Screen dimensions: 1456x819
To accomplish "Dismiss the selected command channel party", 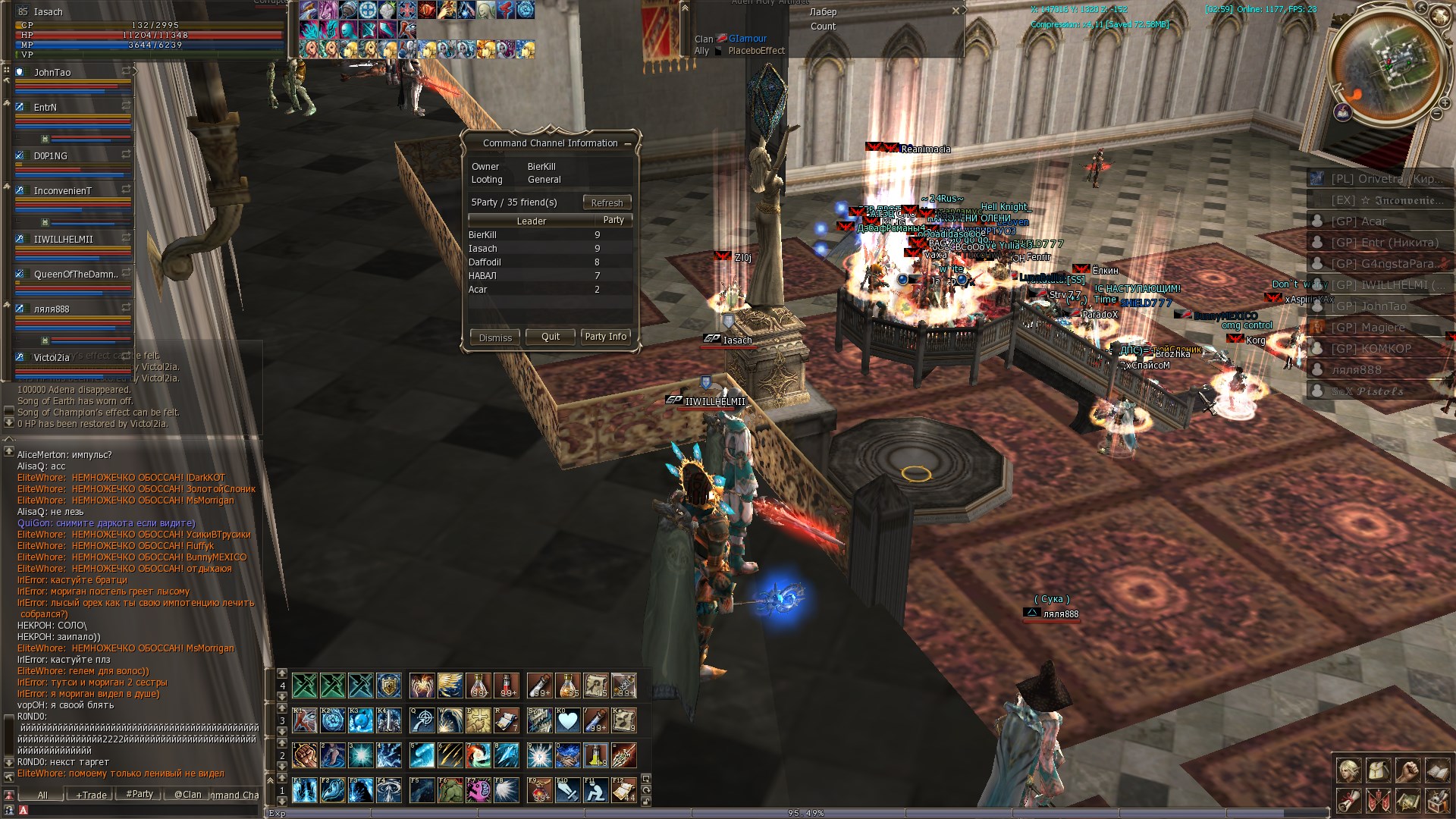I will (x=495, y=337).
